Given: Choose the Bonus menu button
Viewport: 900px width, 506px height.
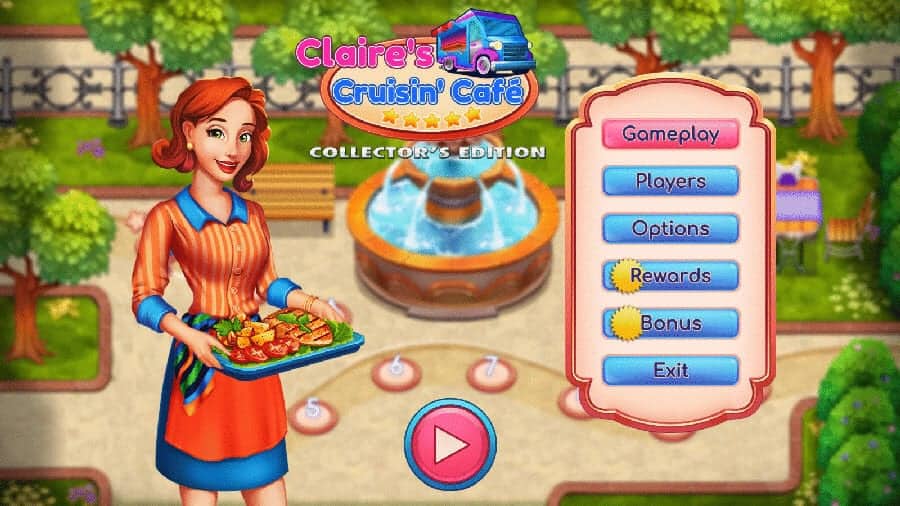Looking at the screenshot, I should [x=670, y=323].
